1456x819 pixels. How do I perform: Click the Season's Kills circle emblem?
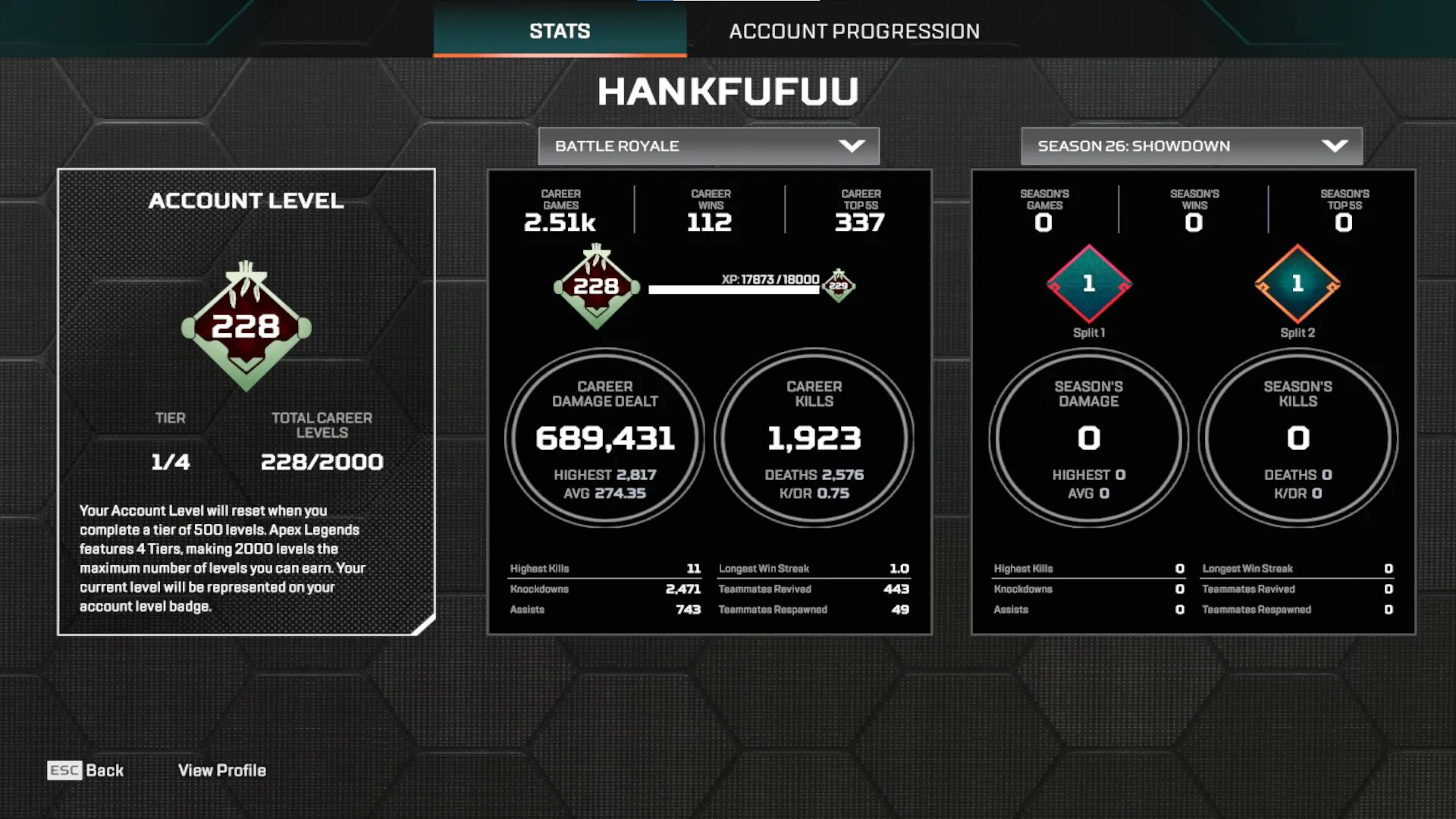pos(1298,438)
